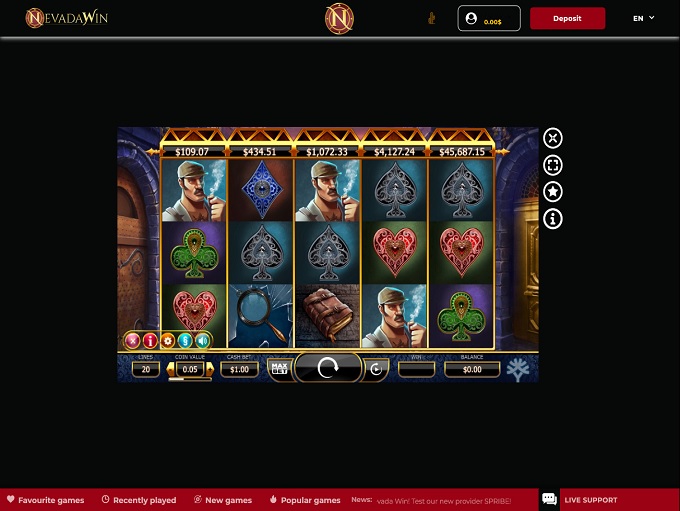Increase the coin value
The width and height of the screenshot is (680, 511).
coord(209,369)
